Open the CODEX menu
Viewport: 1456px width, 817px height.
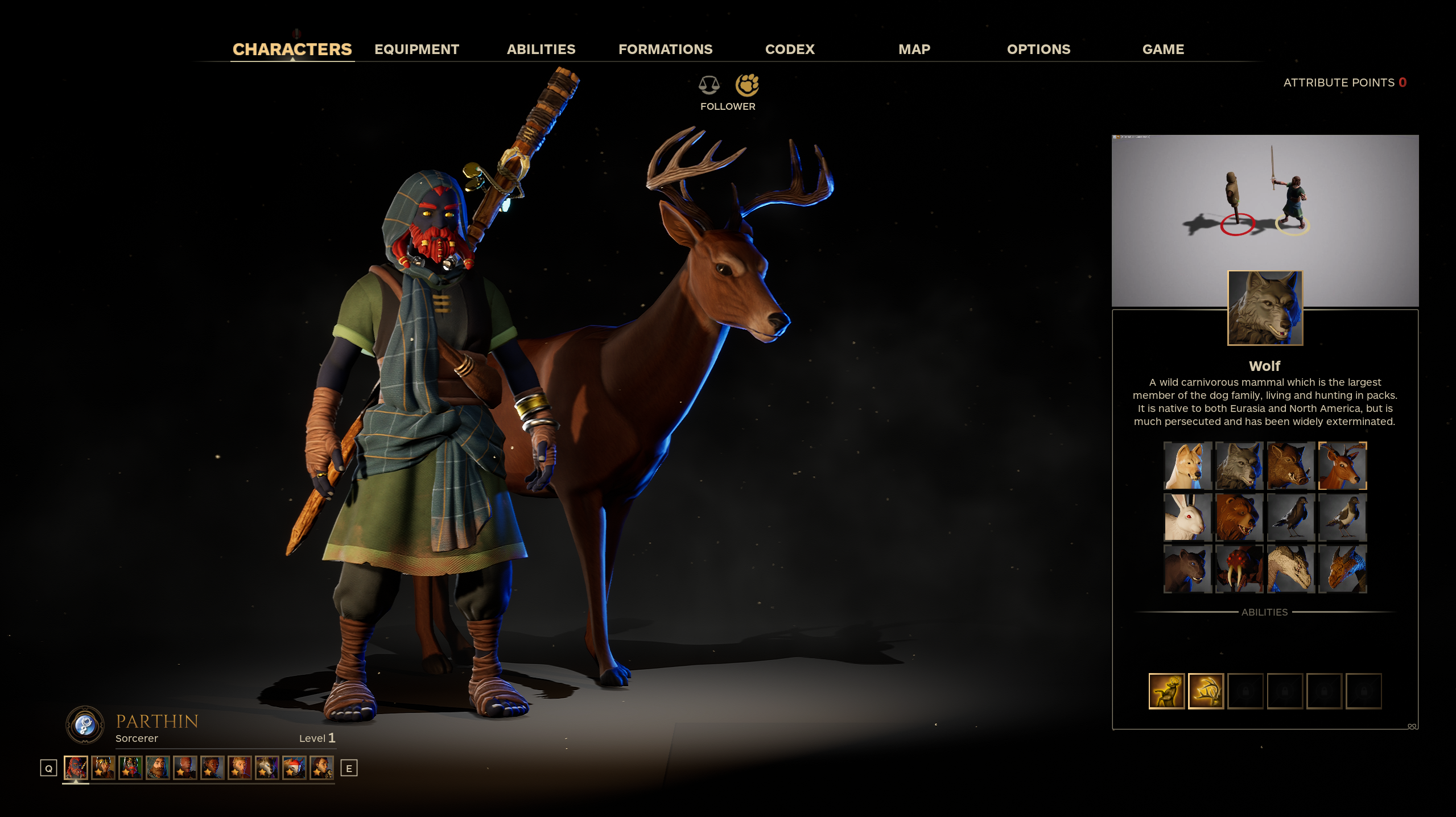(790, 49)
